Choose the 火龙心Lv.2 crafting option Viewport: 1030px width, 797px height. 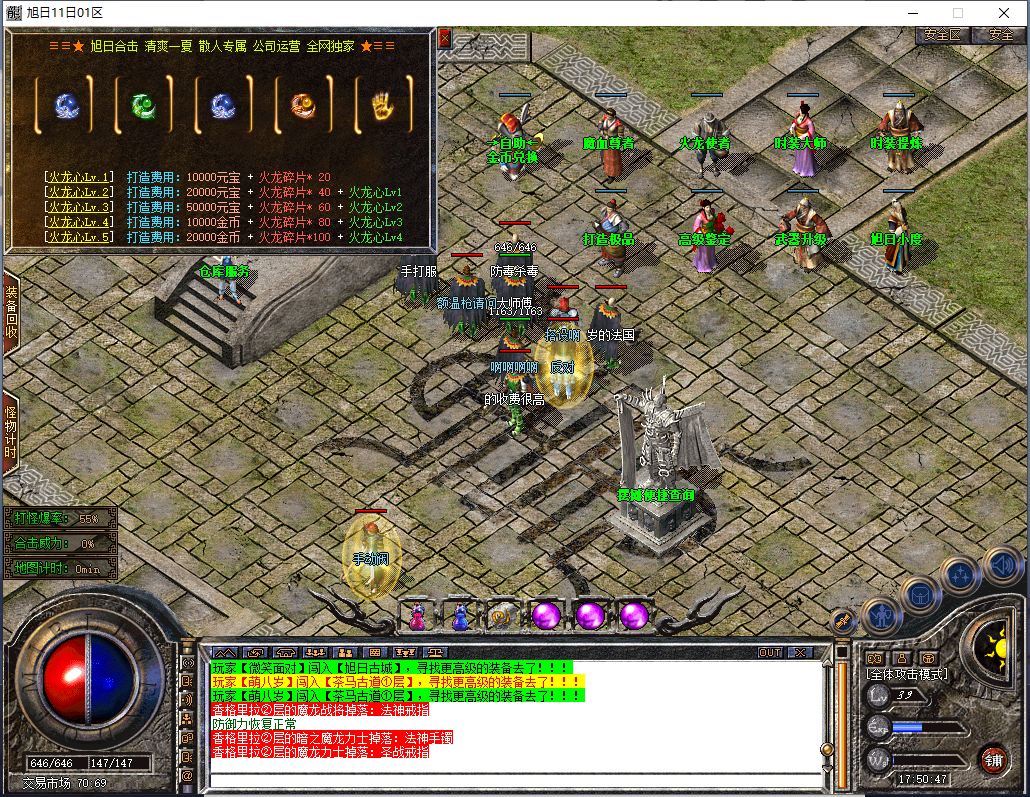[x=79, y=192]
